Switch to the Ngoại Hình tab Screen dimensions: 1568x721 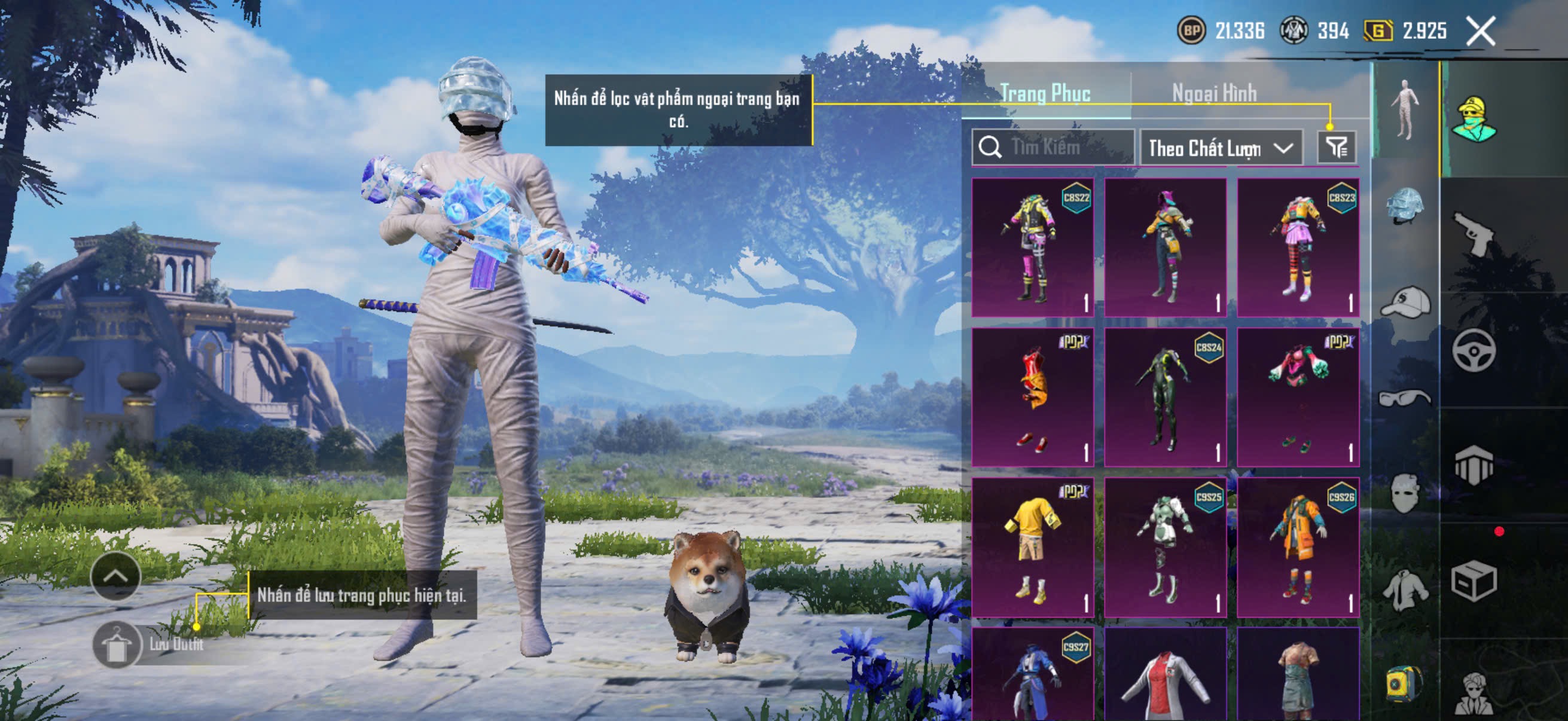(1214, 94)
